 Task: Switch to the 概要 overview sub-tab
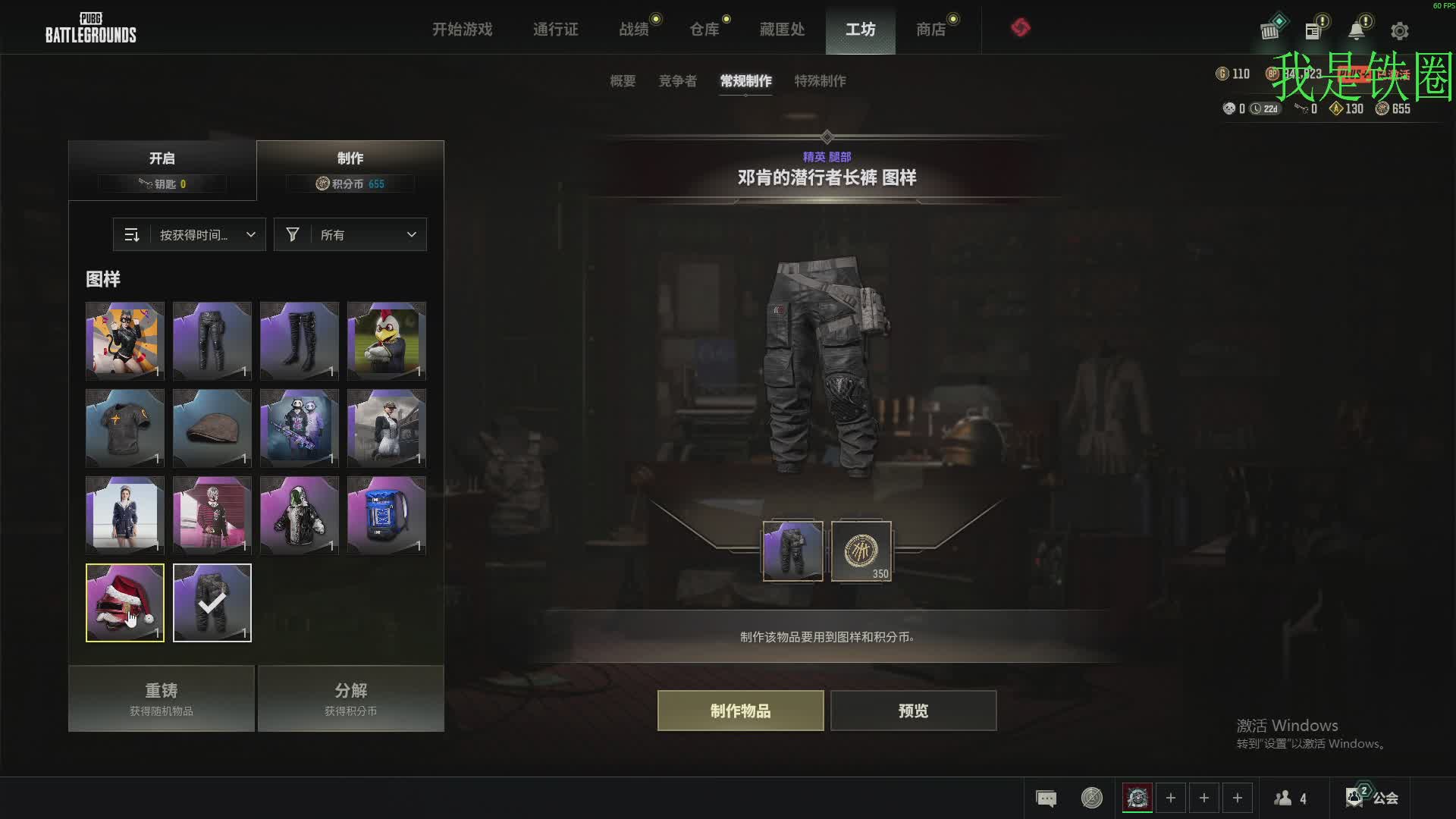(623, 81)
